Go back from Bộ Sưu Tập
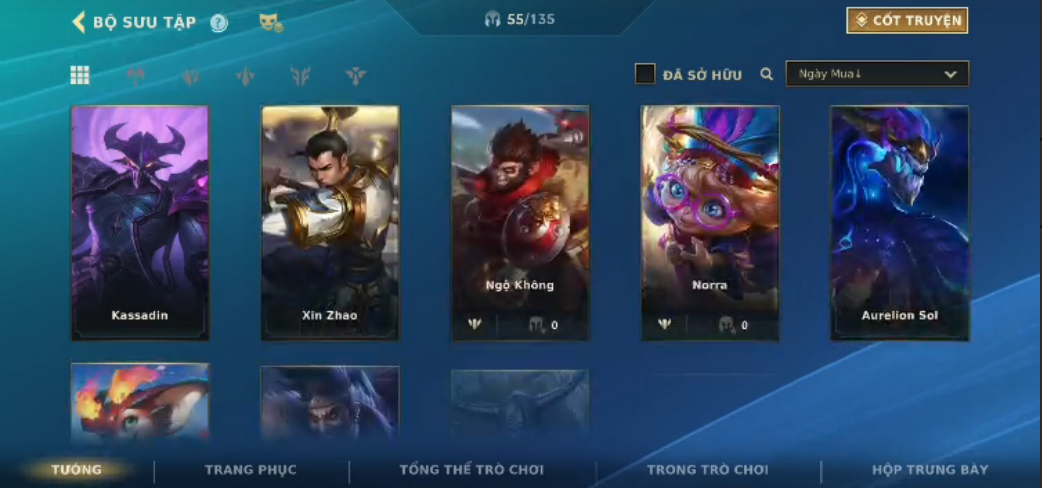Viewport: 1042px width, 488px height. coord(79,22)
